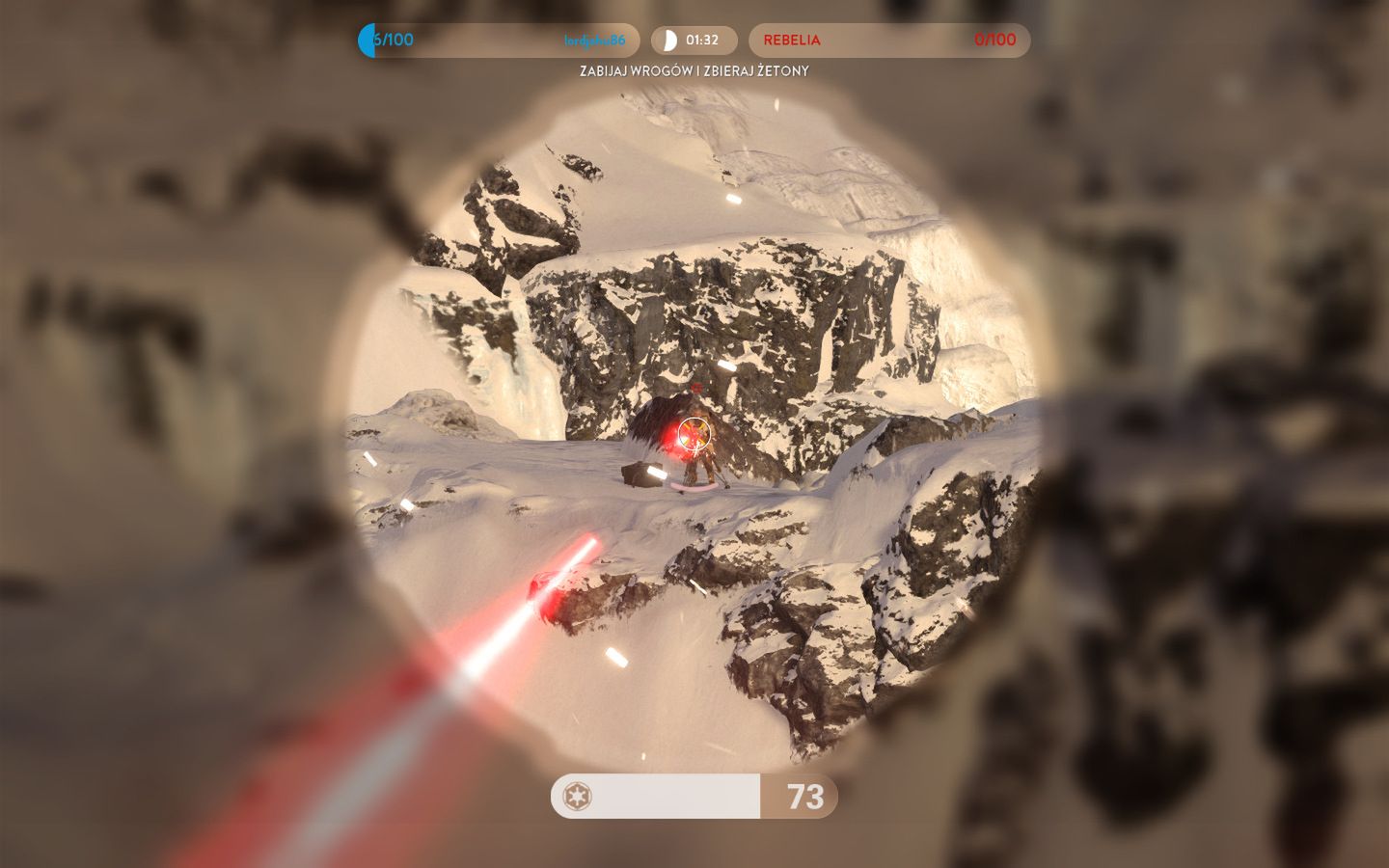
Task: Select the blue circular score meter icon
Action: pyautogui.click(x=367, y=41)
